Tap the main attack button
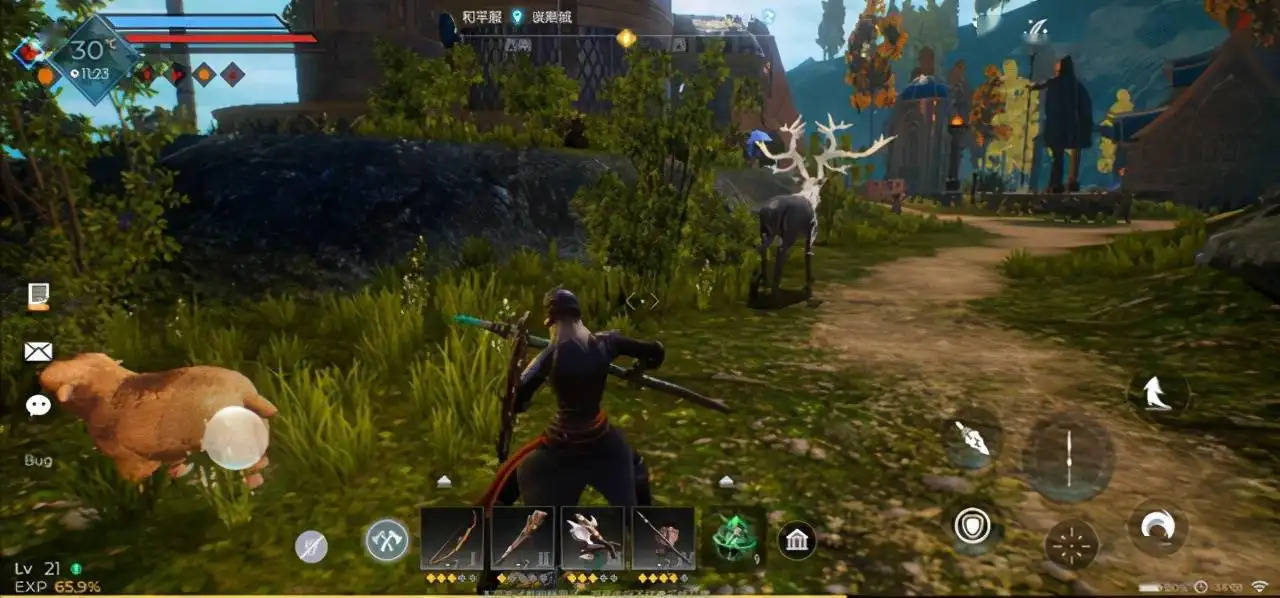The image size is (1280, 598). (1068, 456)
